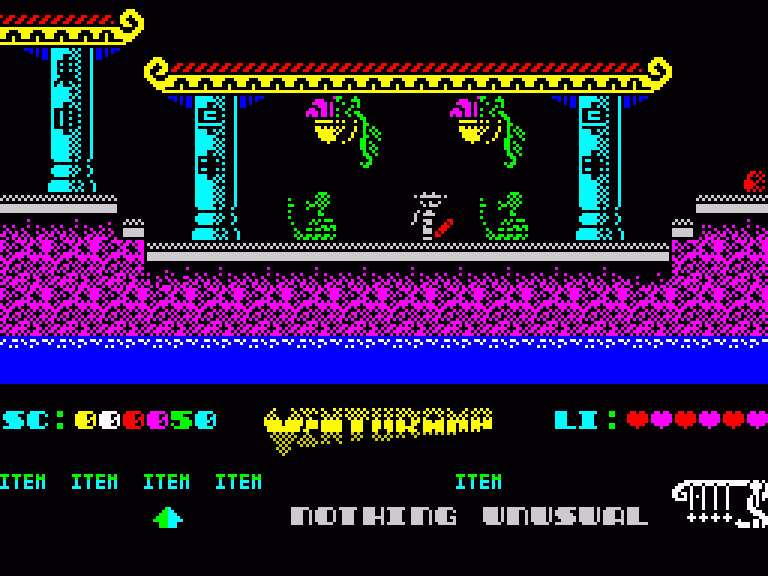Select the lone ITEM label above Nothing Unusual
The height and width of the screenshot is (576, 768).
coord(478,482)
